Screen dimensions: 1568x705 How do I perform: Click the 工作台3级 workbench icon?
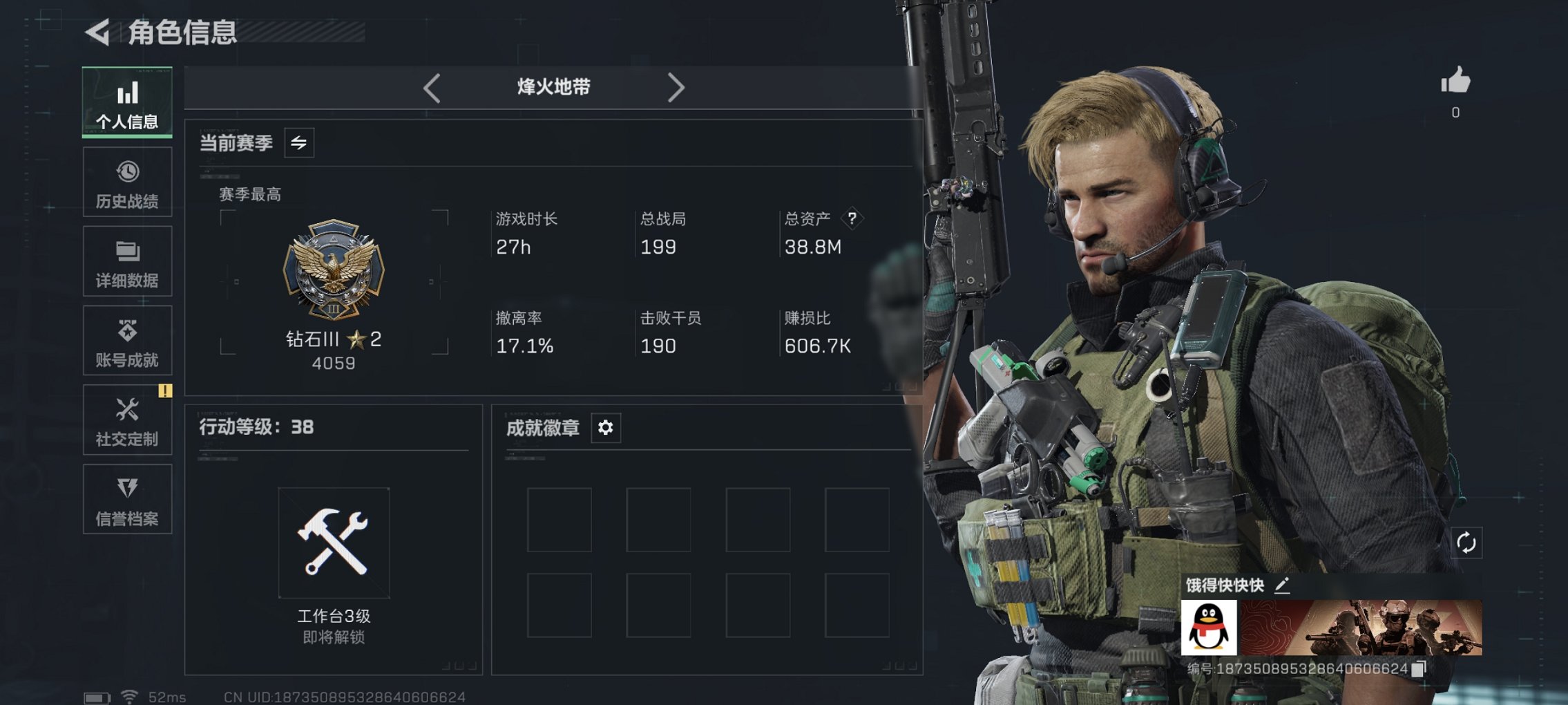pyautogui.click(x=334, y=543)
